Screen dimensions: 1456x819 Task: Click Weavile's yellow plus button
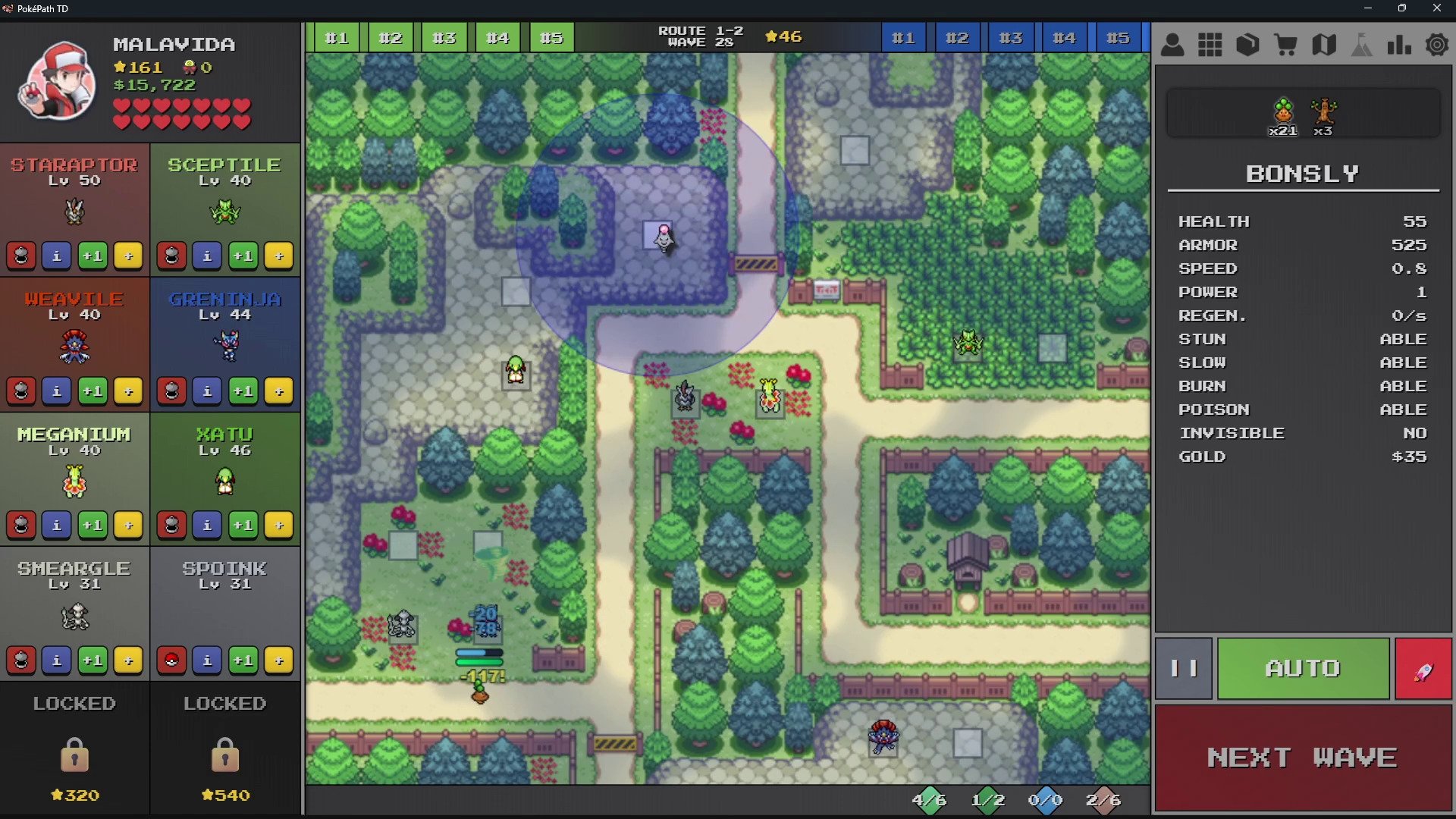[128, 391]
